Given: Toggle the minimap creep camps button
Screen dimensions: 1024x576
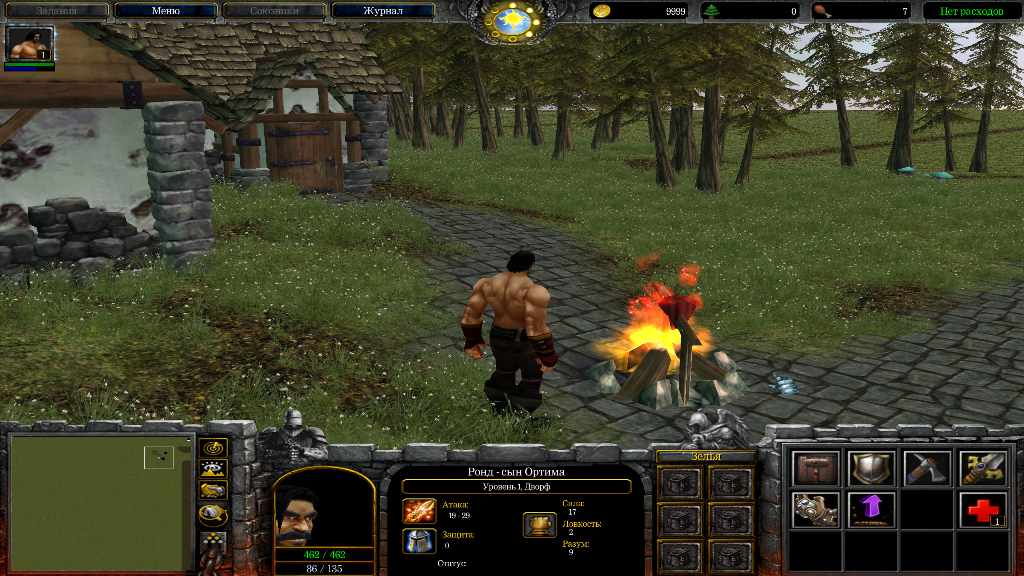Looking at the screenshot, I should coord(213,515).
